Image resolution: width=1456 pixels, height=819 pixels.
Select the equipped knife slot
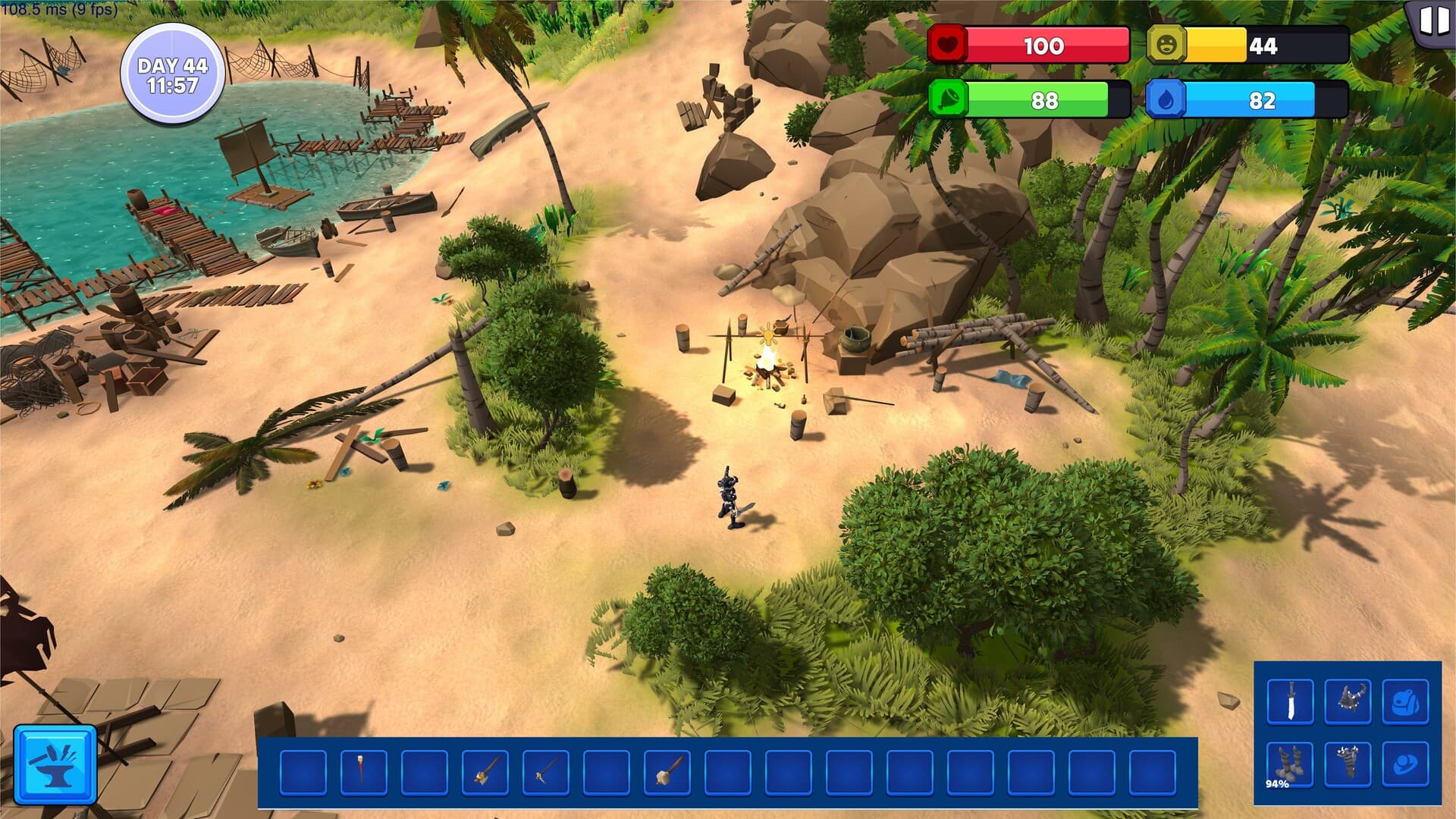coord(1290,701)
